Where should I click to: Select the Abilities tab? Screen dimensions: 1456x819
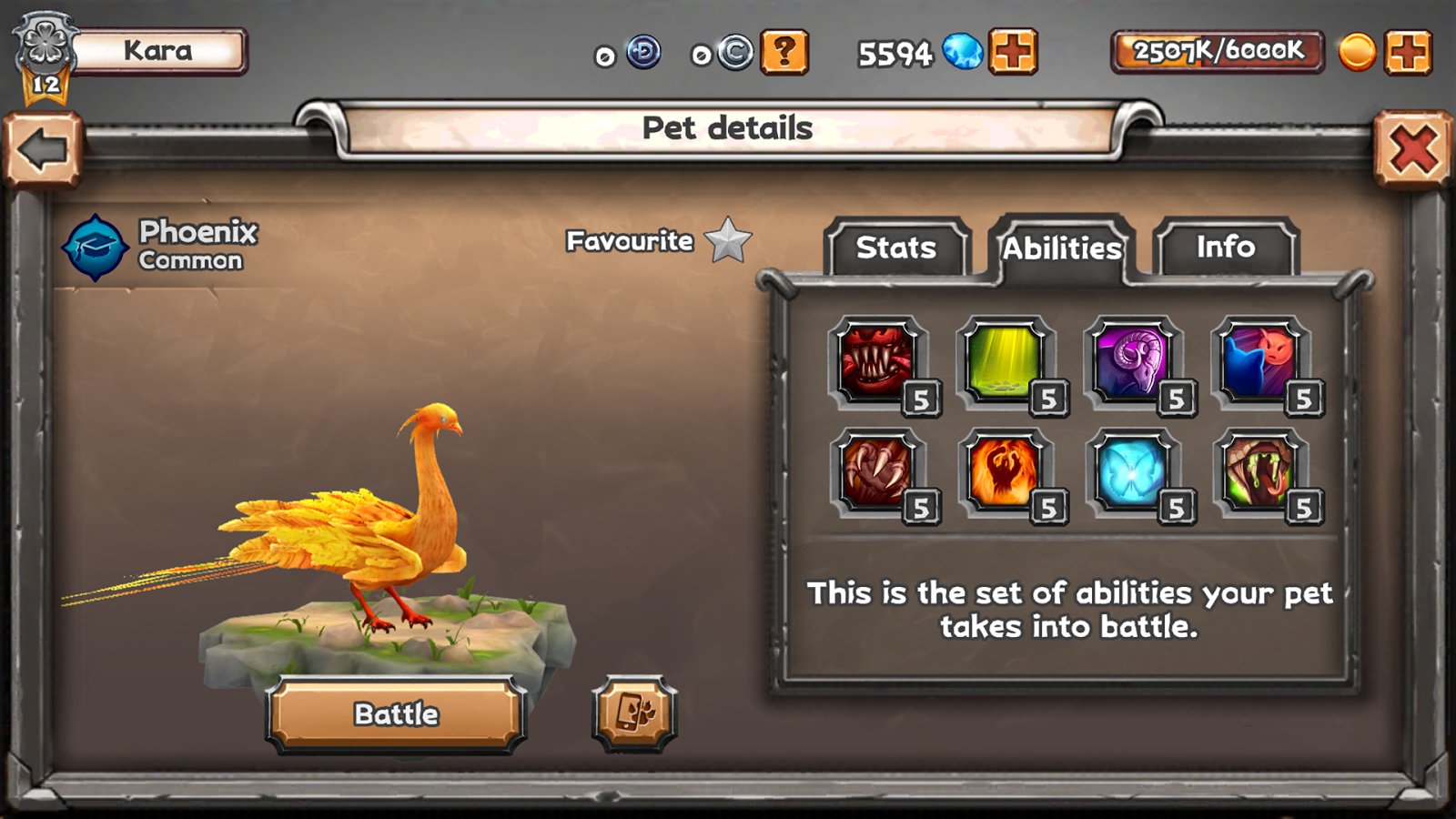[1061, 248]
